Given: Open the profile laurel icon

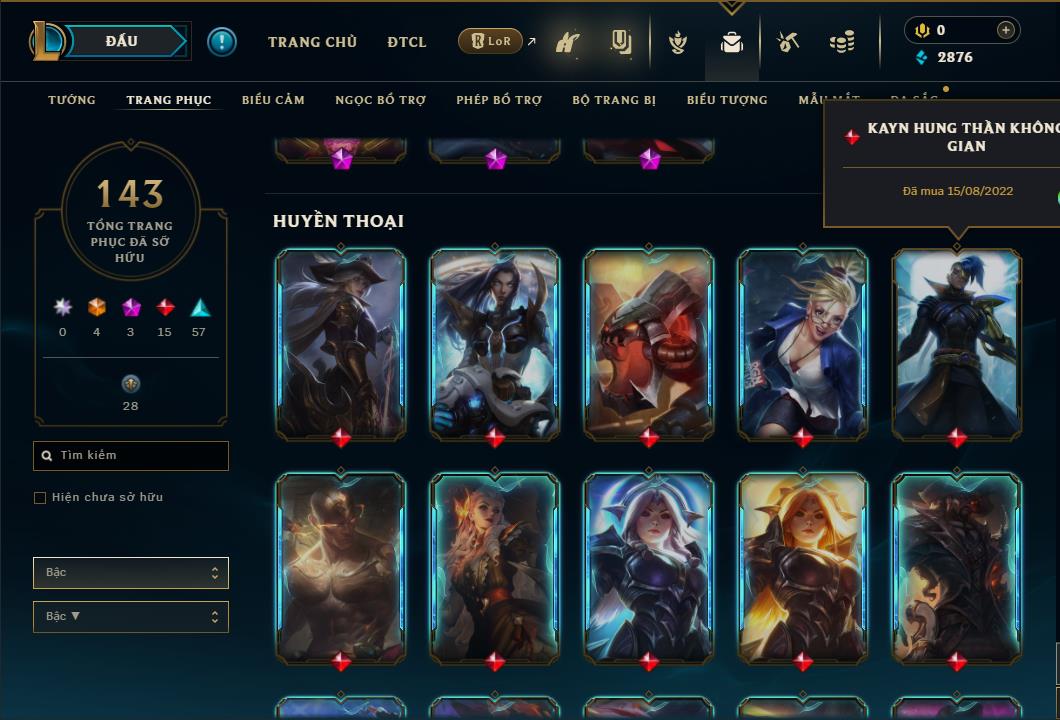Looking at the screenshot, I should pyautogui.click(x=678, y=43).
